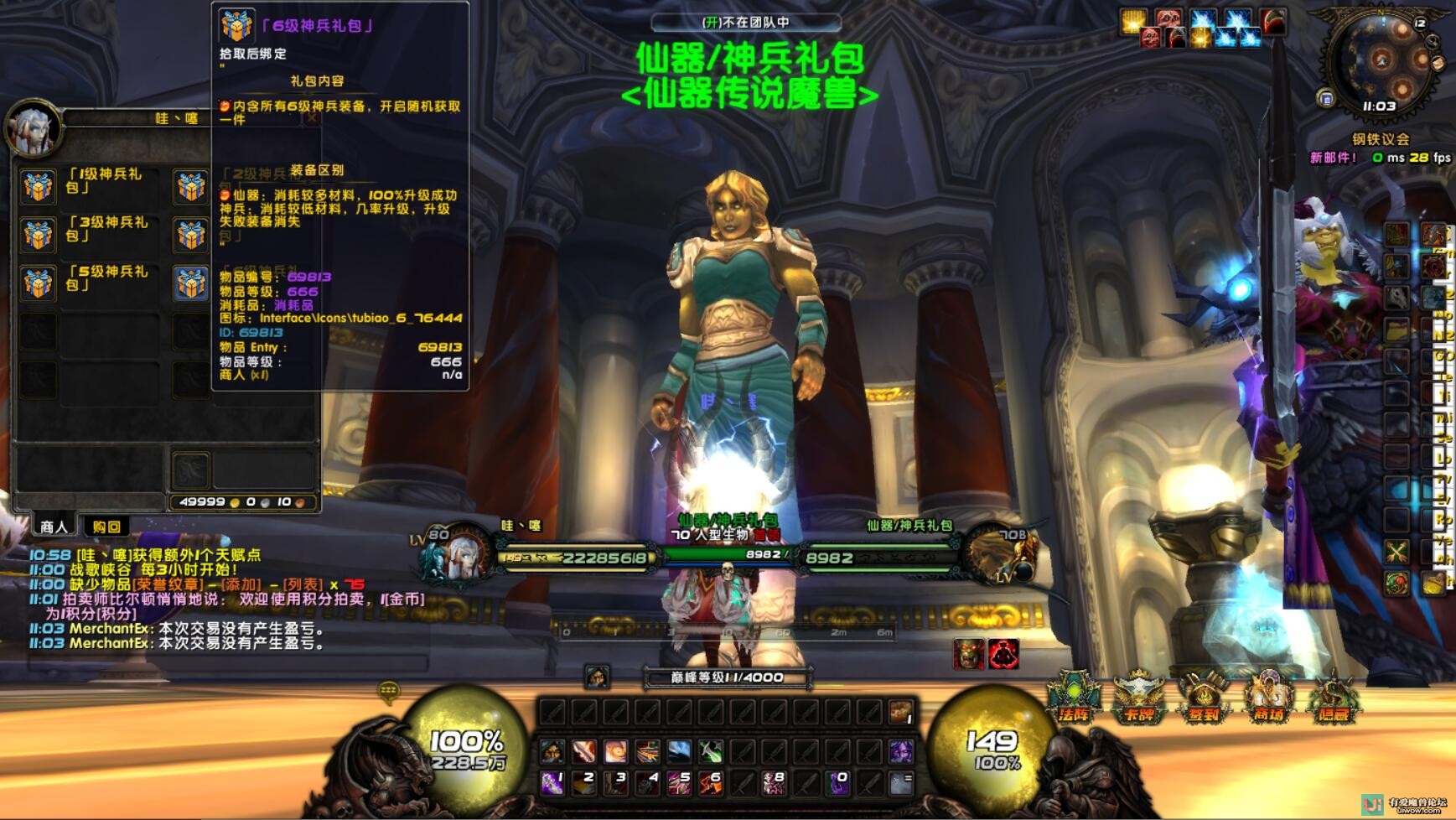Image resolution: width=1456 pixels, height=820 pixels.
Task: Use the ability in hotbar slot 5
Action: (x=678, y=783)
